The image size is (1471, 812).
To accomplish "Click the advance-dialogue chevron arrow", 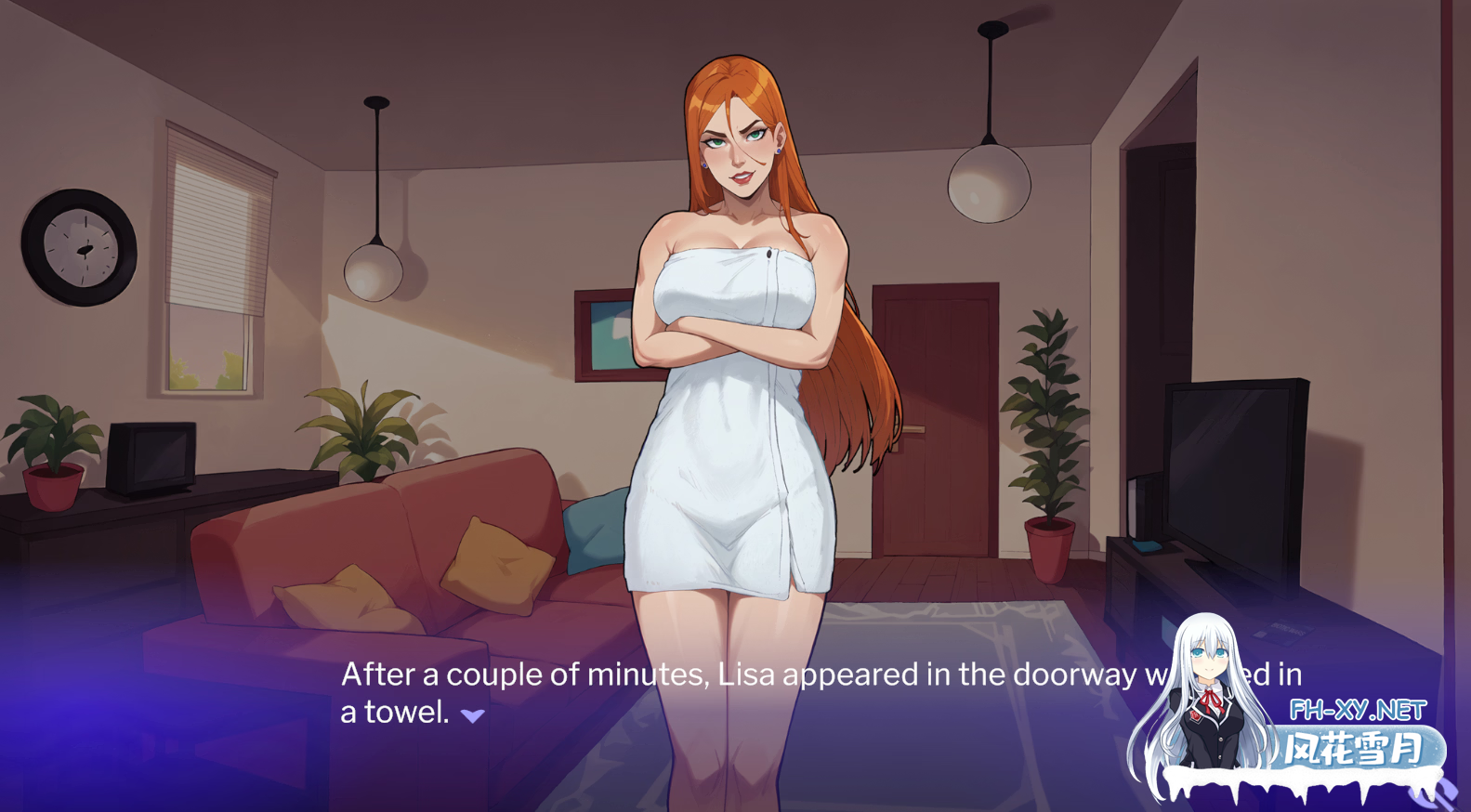I will (x=472, y=715).
